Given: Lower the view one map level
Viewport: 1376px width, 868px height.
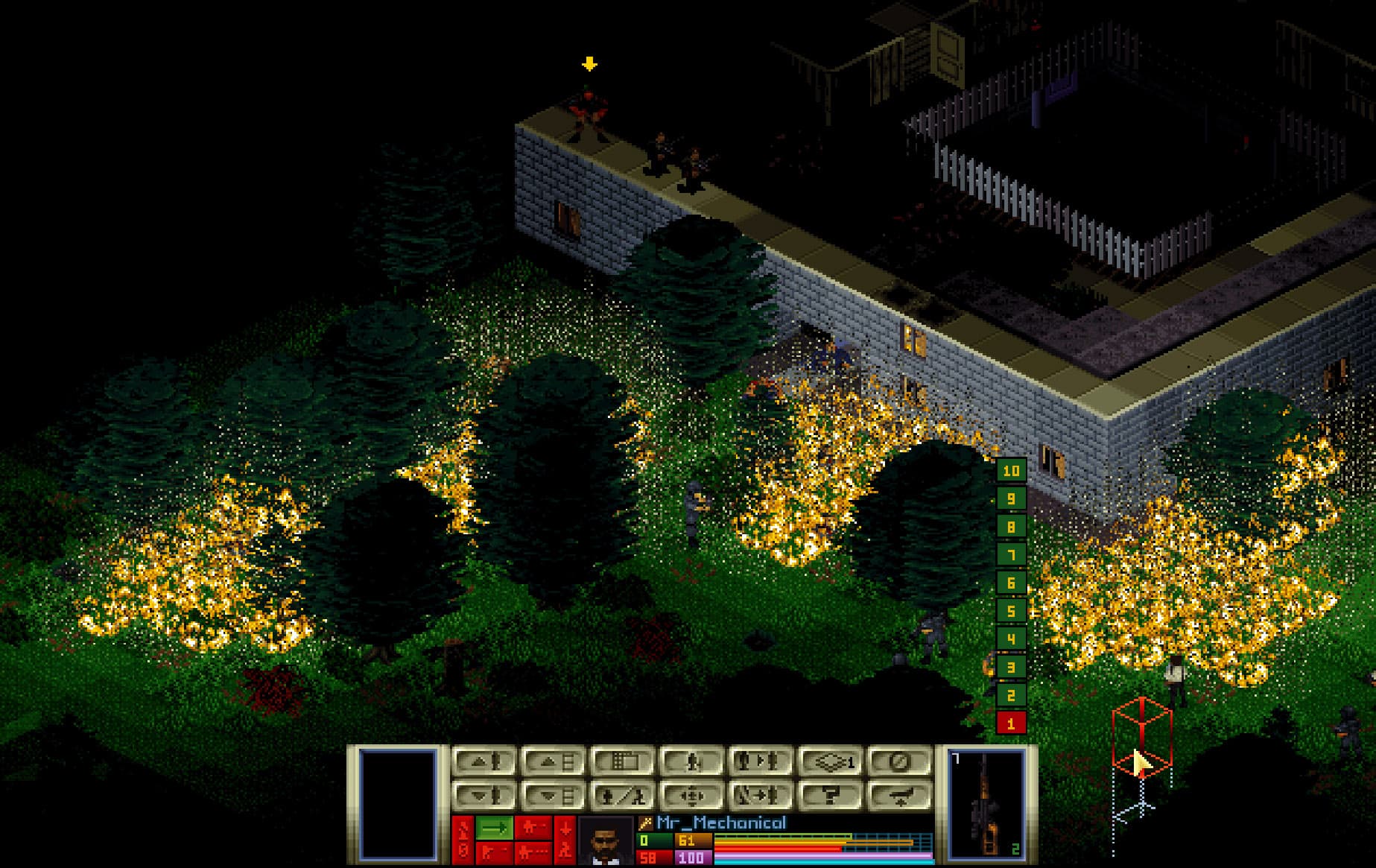Looking at the screenshot, I should [x=552, y=795].
